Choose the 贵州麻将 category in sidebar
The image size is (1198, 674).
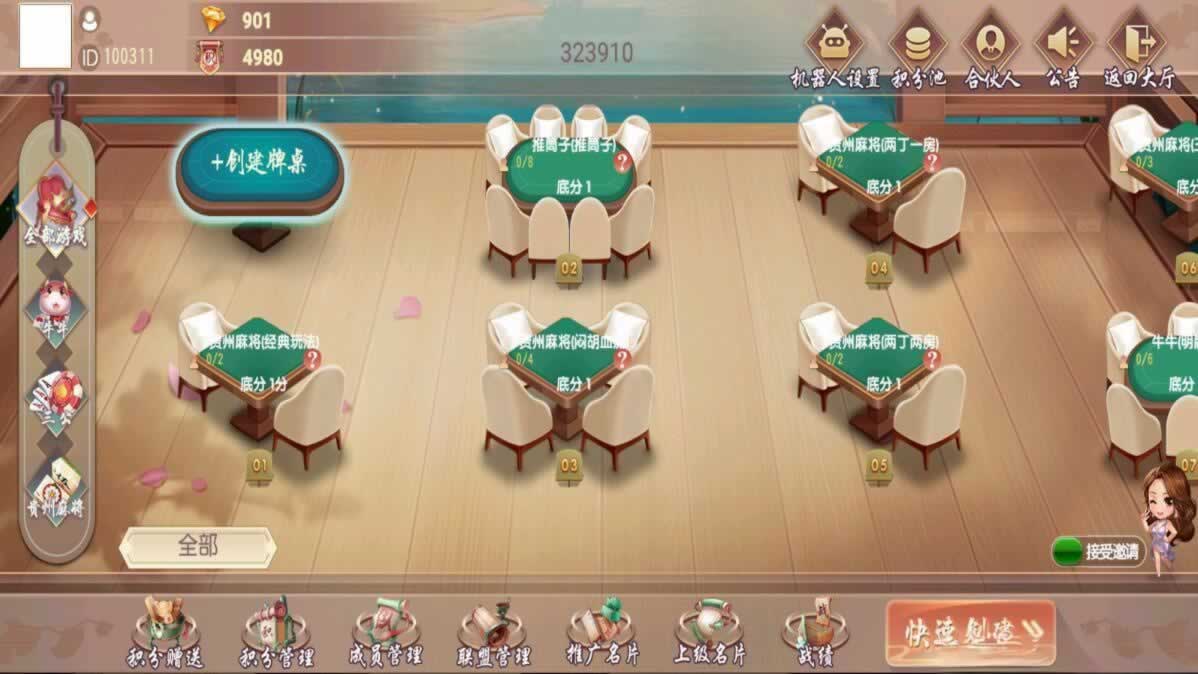(56, 490)
